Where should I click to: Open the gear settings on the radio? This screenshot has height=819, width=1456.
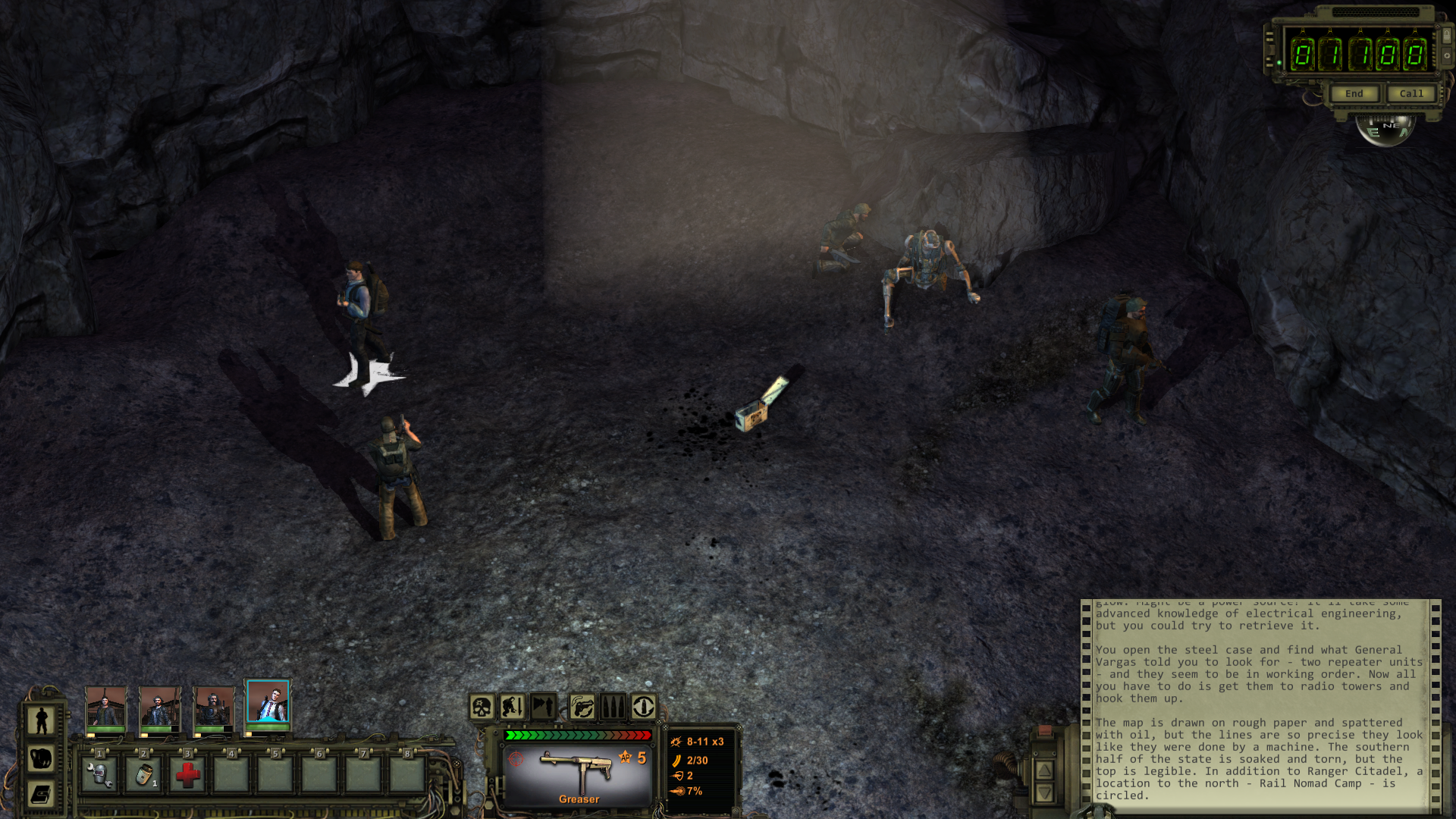1447,55
